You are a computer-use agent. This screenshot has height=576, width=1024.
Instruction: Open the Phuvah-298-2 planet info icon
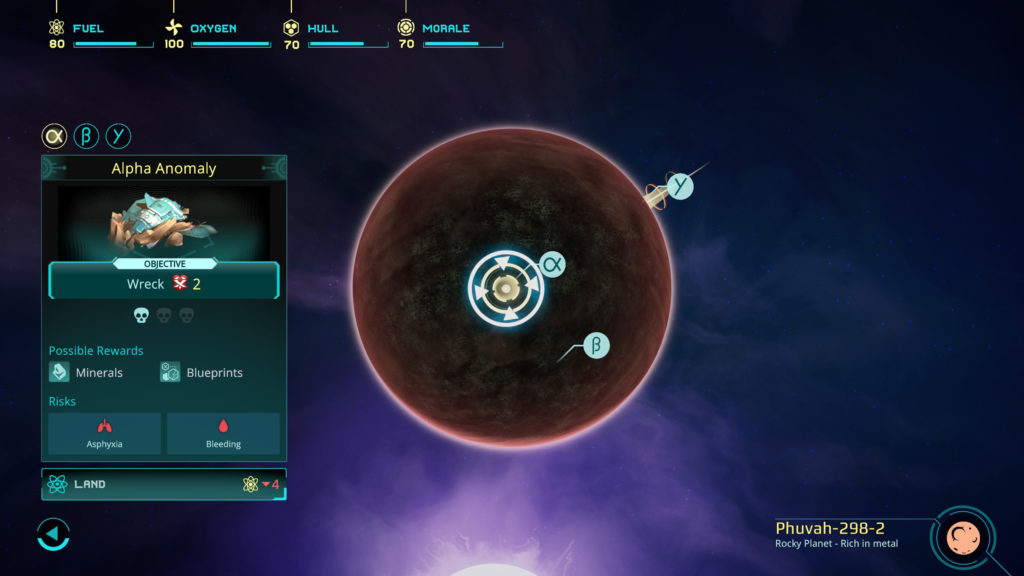[x=962, y=538]
